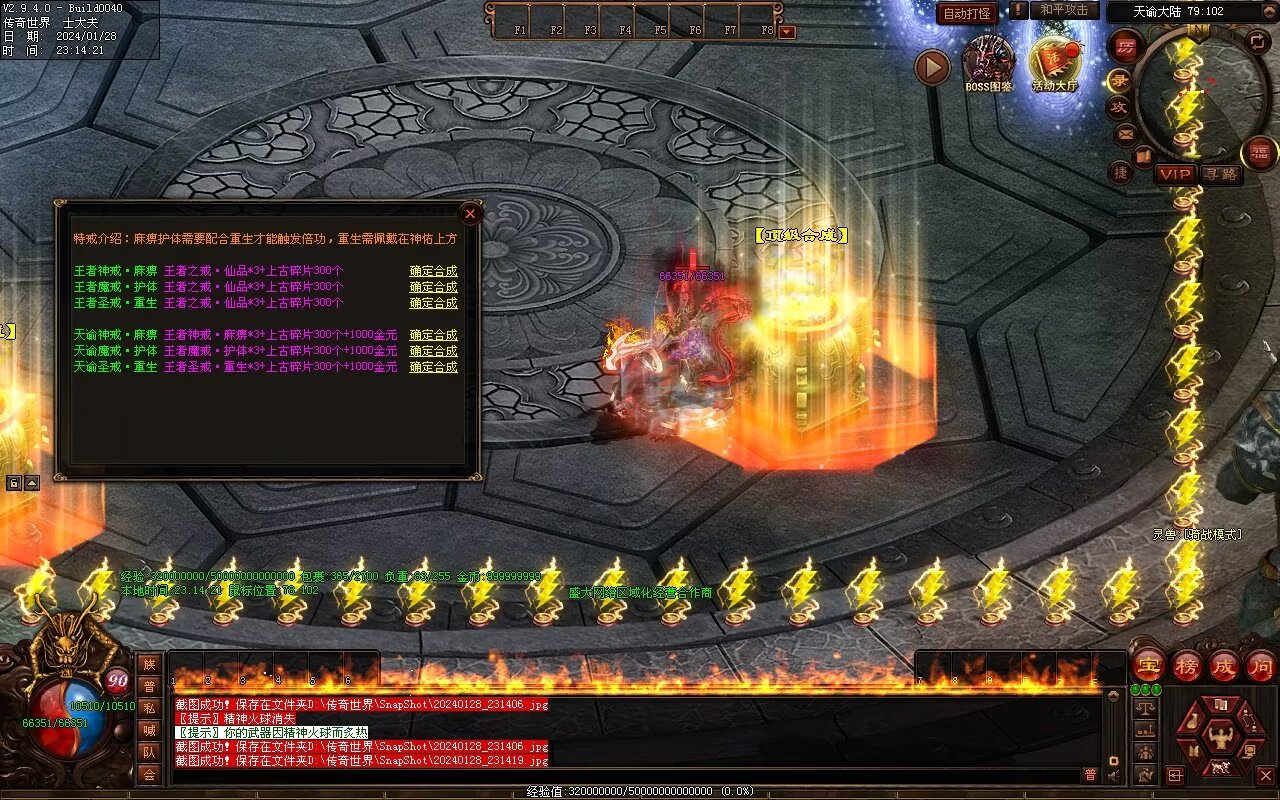
Task: Open the 福 welfare button
Action: pos(1259,153)
